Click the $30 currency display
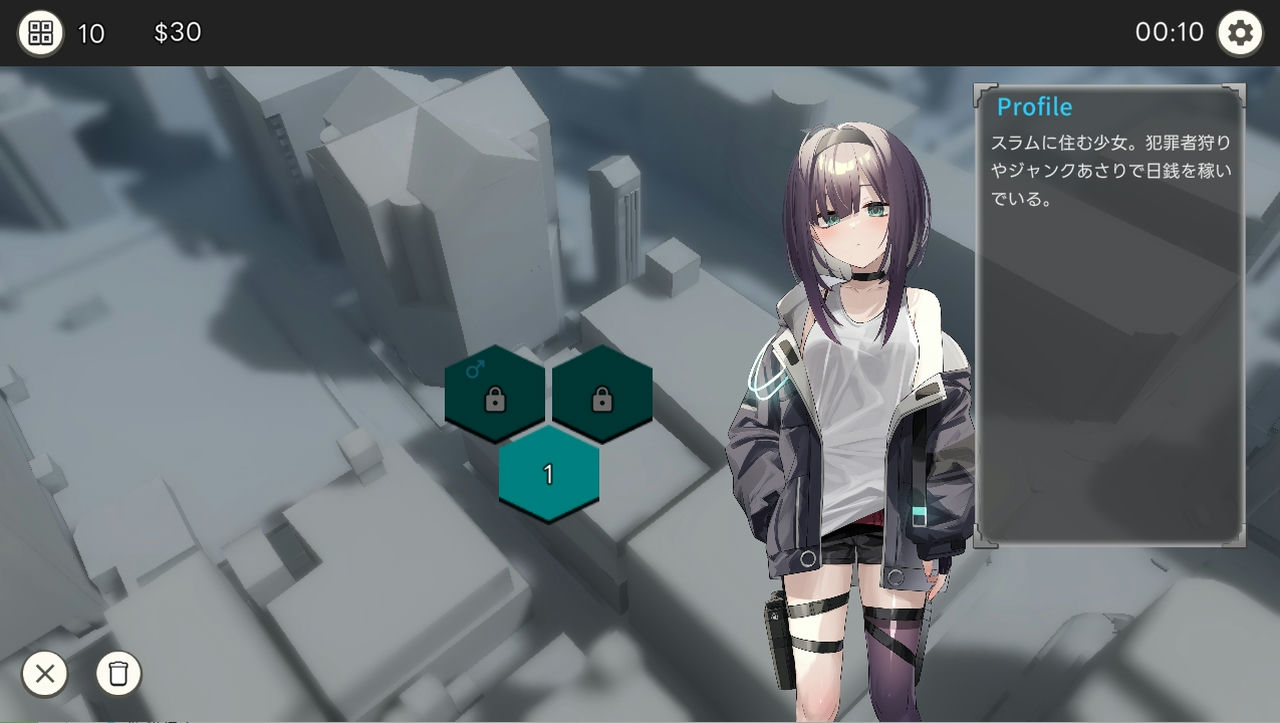The image size is (1280, 723). coord(178,33)
